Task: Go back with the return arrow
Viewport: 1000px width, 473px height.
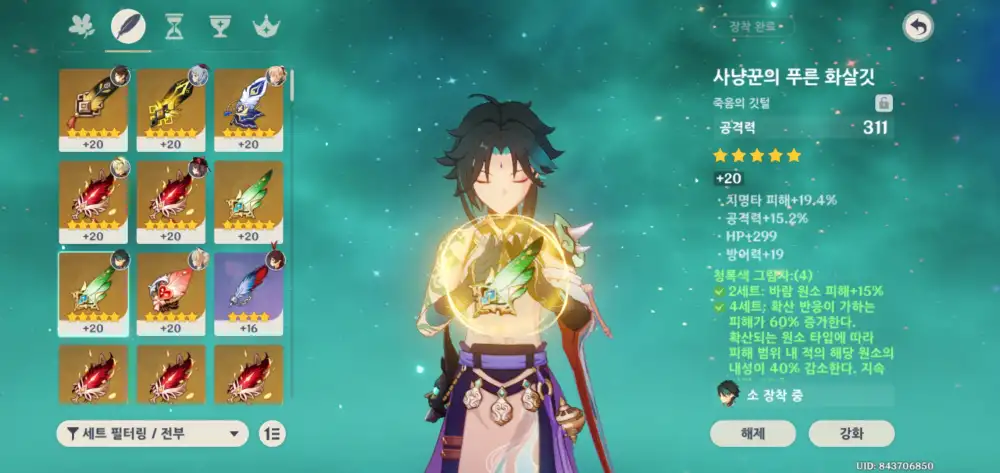Action: 917,27
